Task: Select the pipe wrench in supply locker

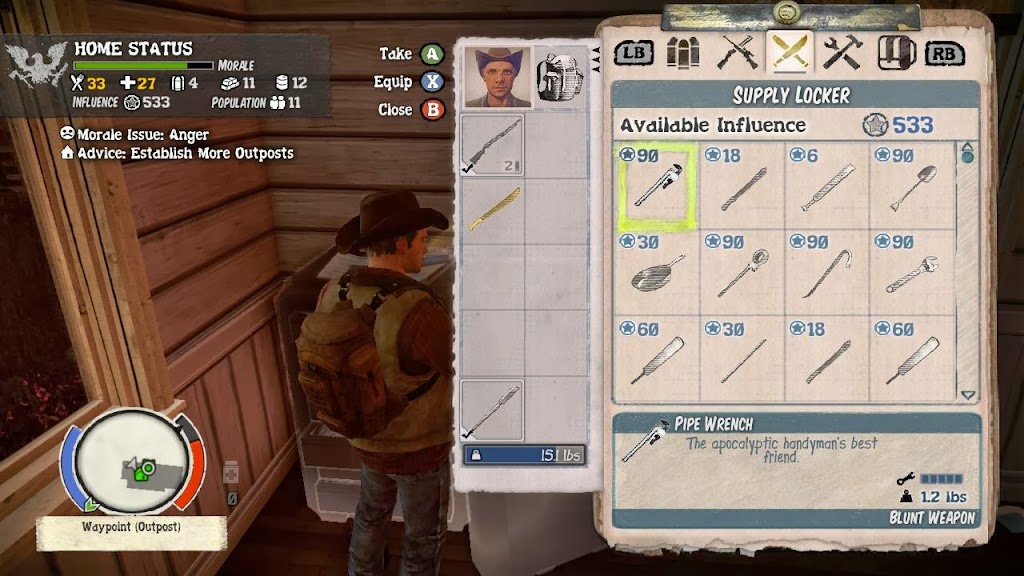Action: point(656,187)
